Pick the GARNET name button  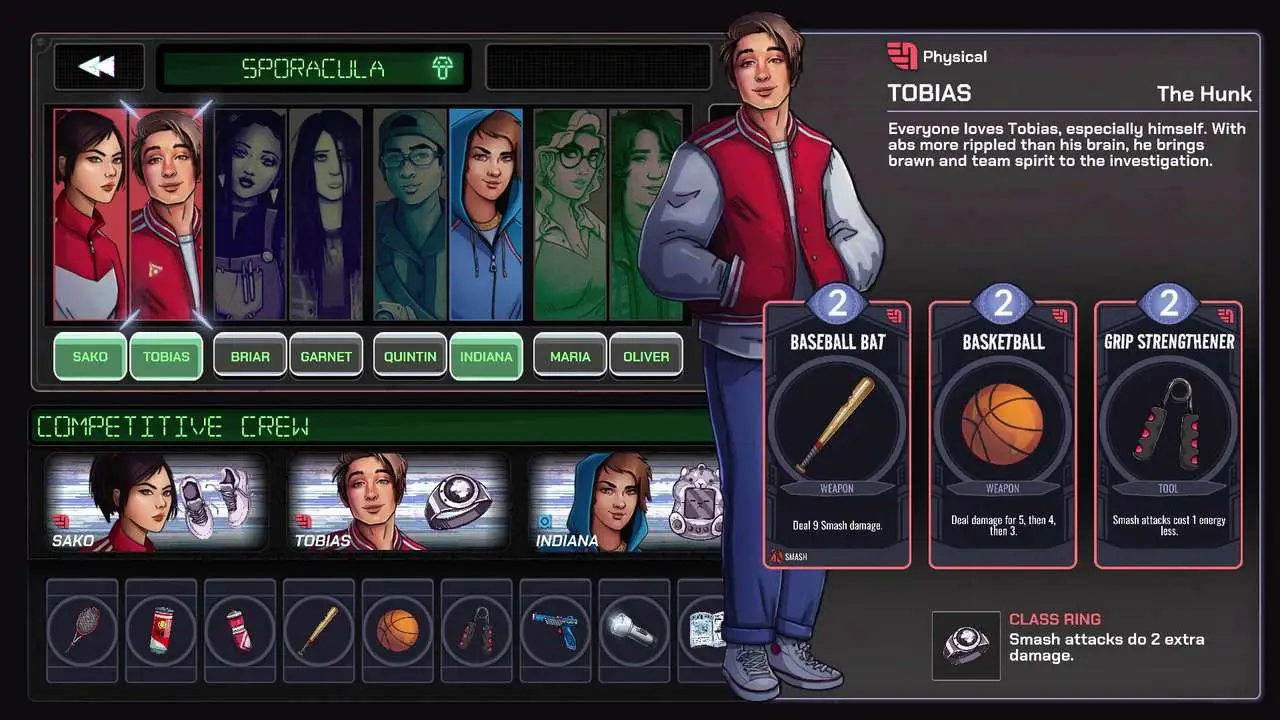[x=326, y=356]
